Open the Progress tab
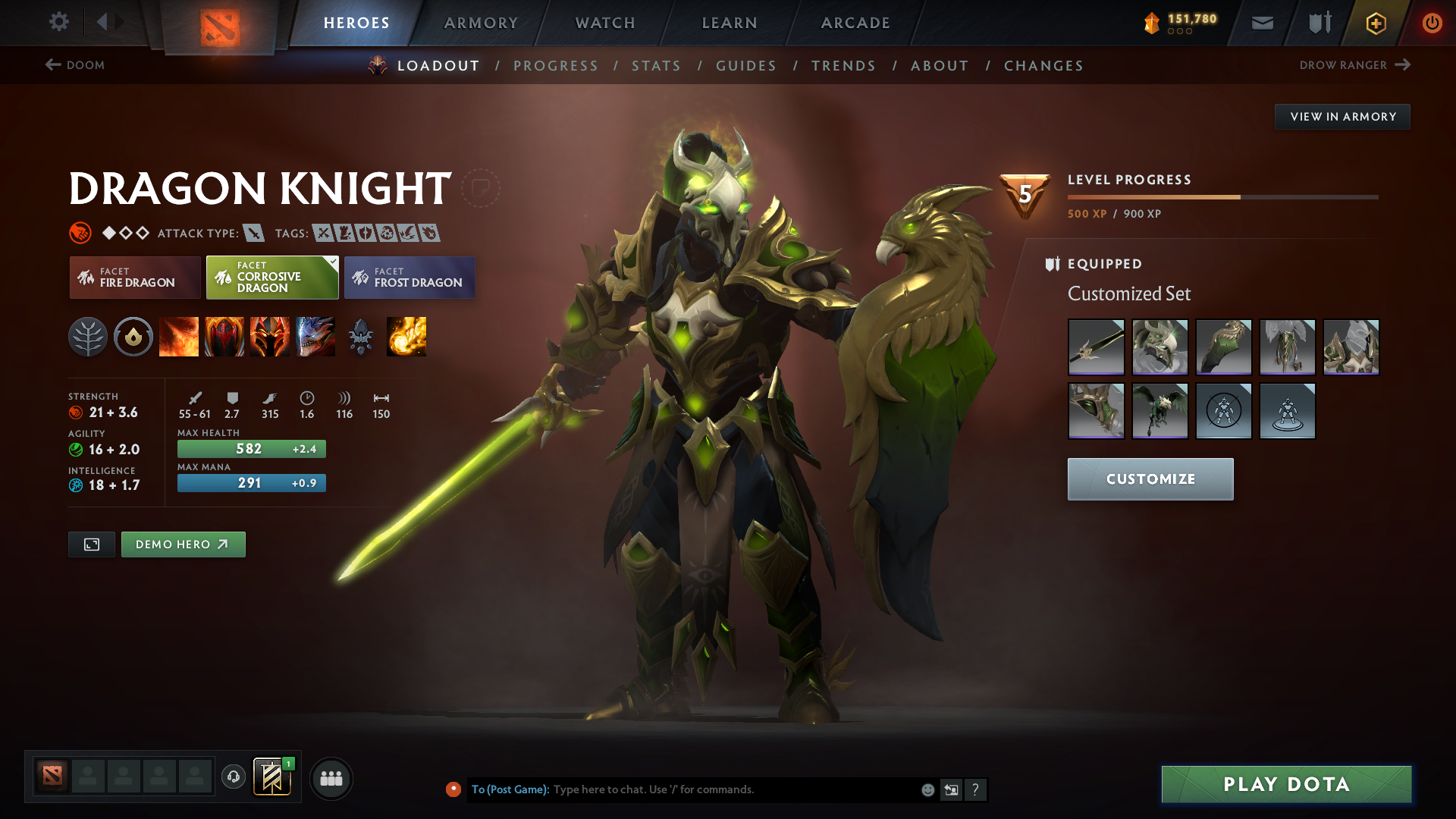Image resolution: width=1456 pixels, height=819 pixels. pyautogui.click(x=556, y=66)
